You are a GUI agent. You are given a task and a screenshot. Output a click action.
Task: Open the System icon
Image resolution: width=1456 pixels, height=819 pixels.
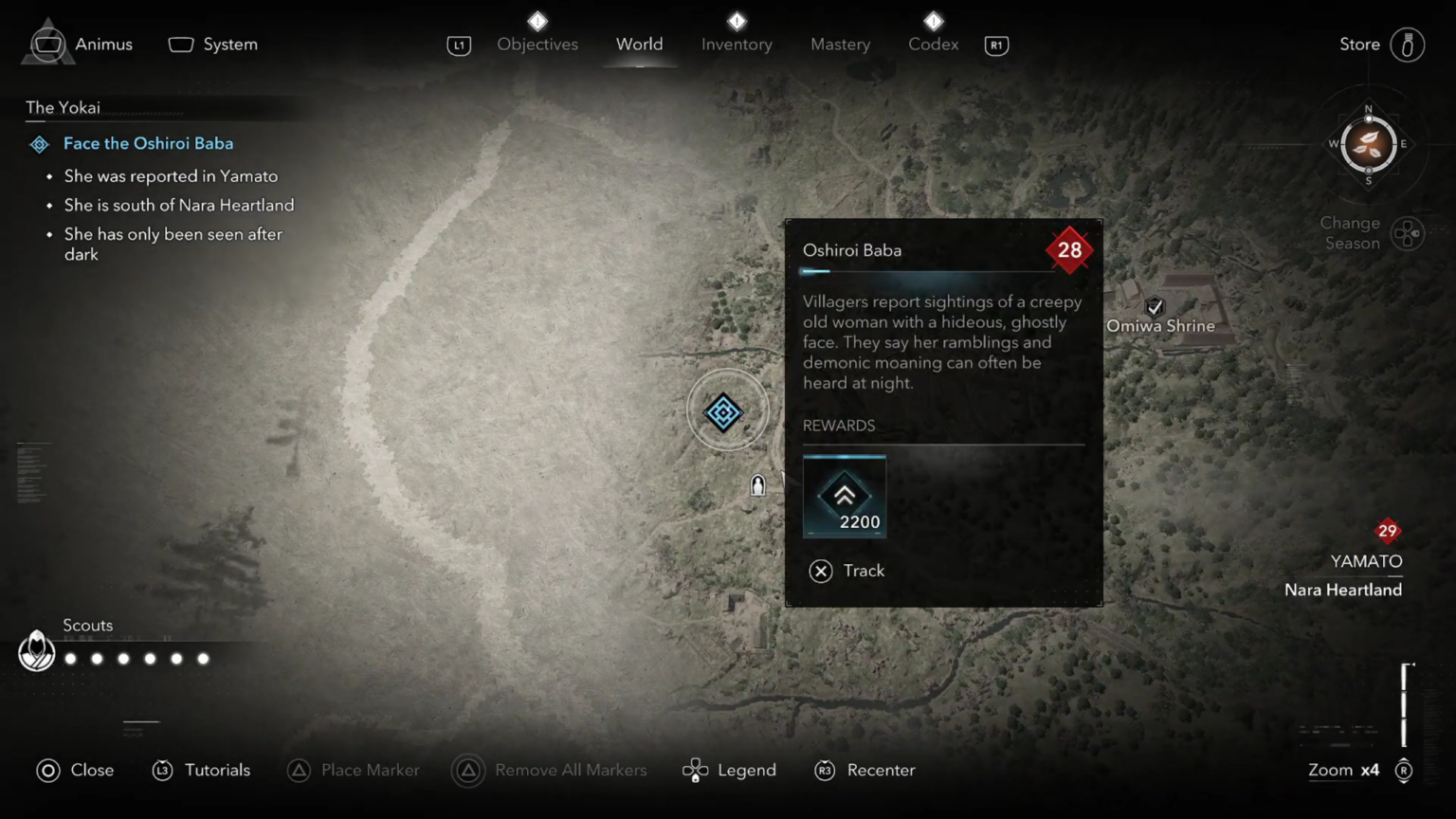180,44
